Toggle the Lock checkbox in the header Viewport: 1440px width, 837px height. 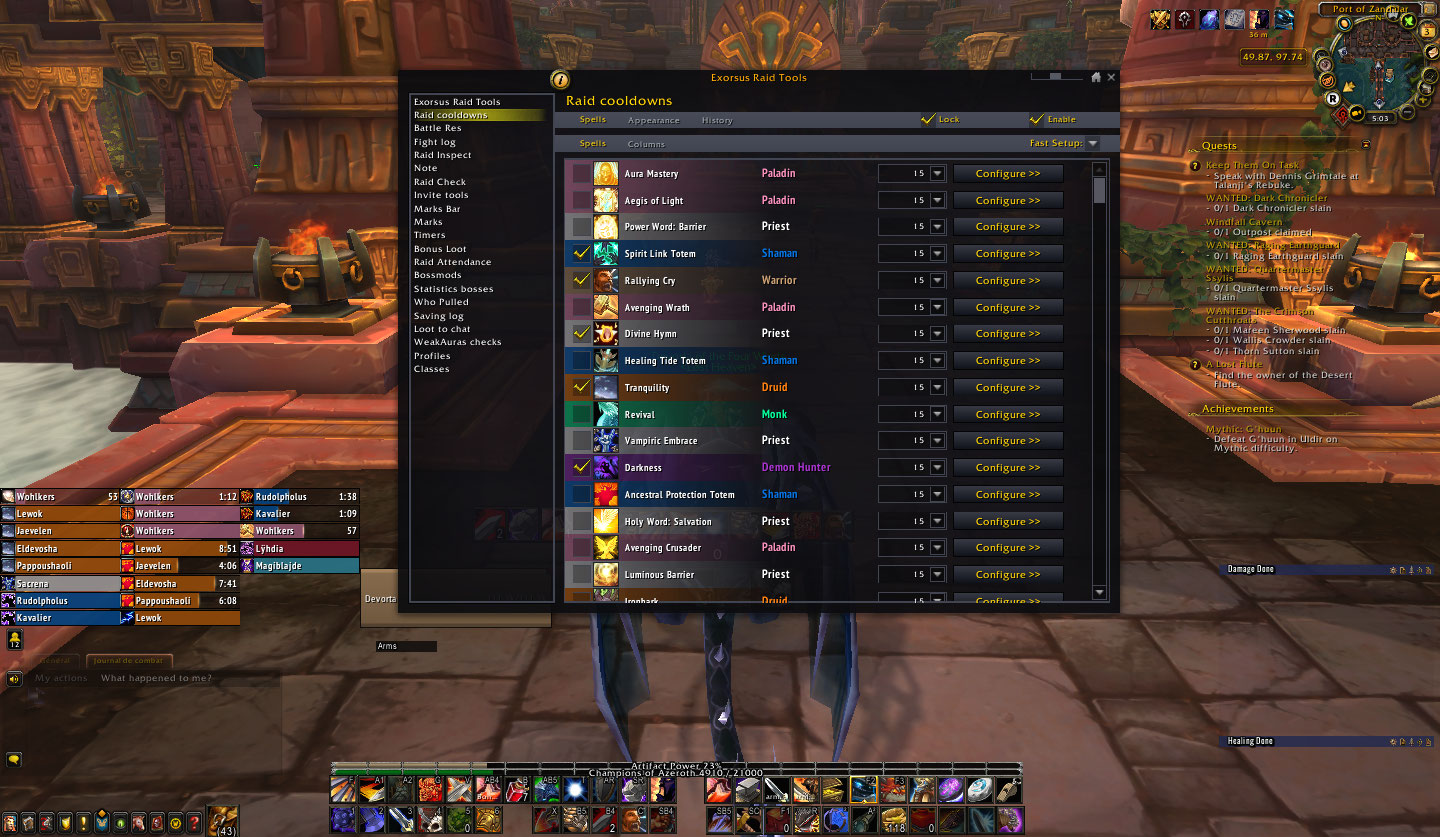[x=926, y=119]
